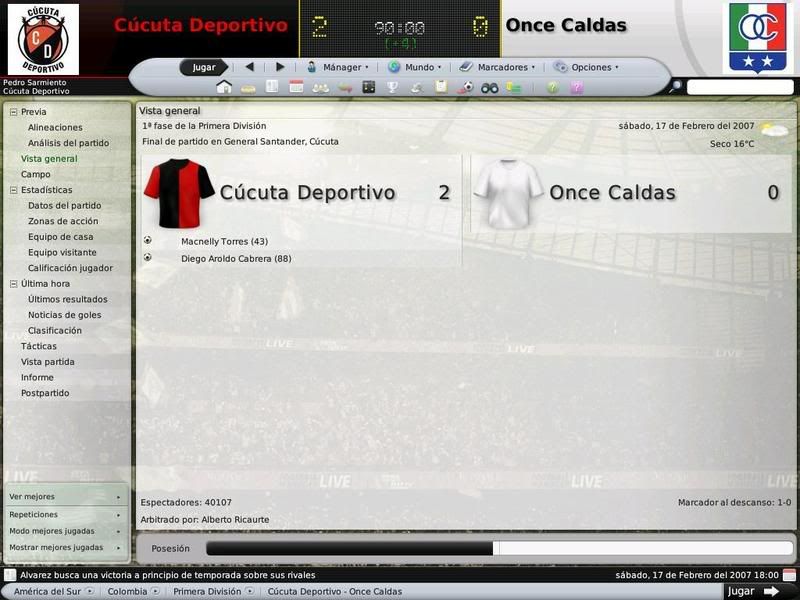800x600 pixels.
Task: Show the Campo view
Action: point(35,174)
